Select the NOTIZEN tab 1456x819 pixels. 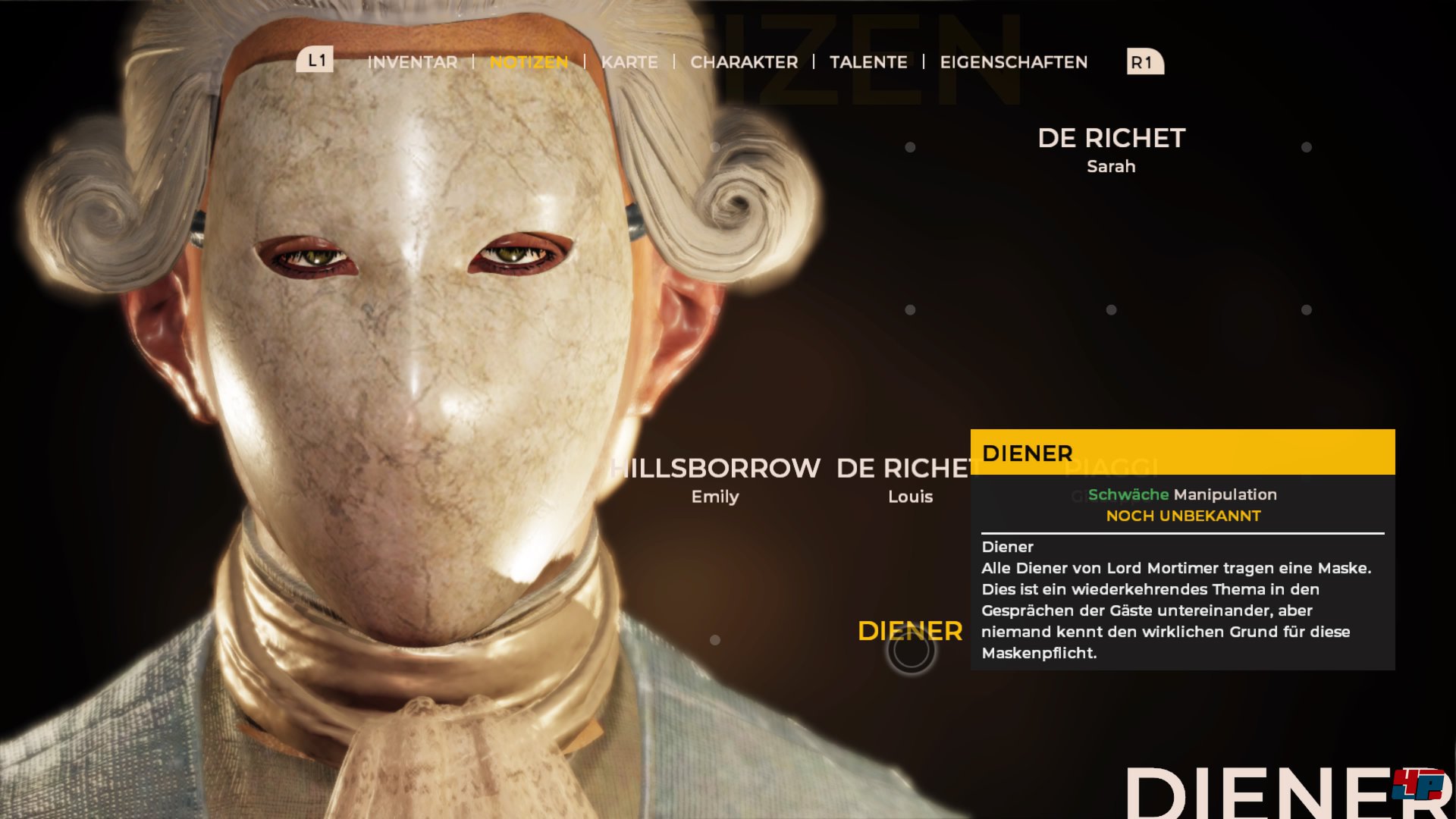(x=530, y=62)
